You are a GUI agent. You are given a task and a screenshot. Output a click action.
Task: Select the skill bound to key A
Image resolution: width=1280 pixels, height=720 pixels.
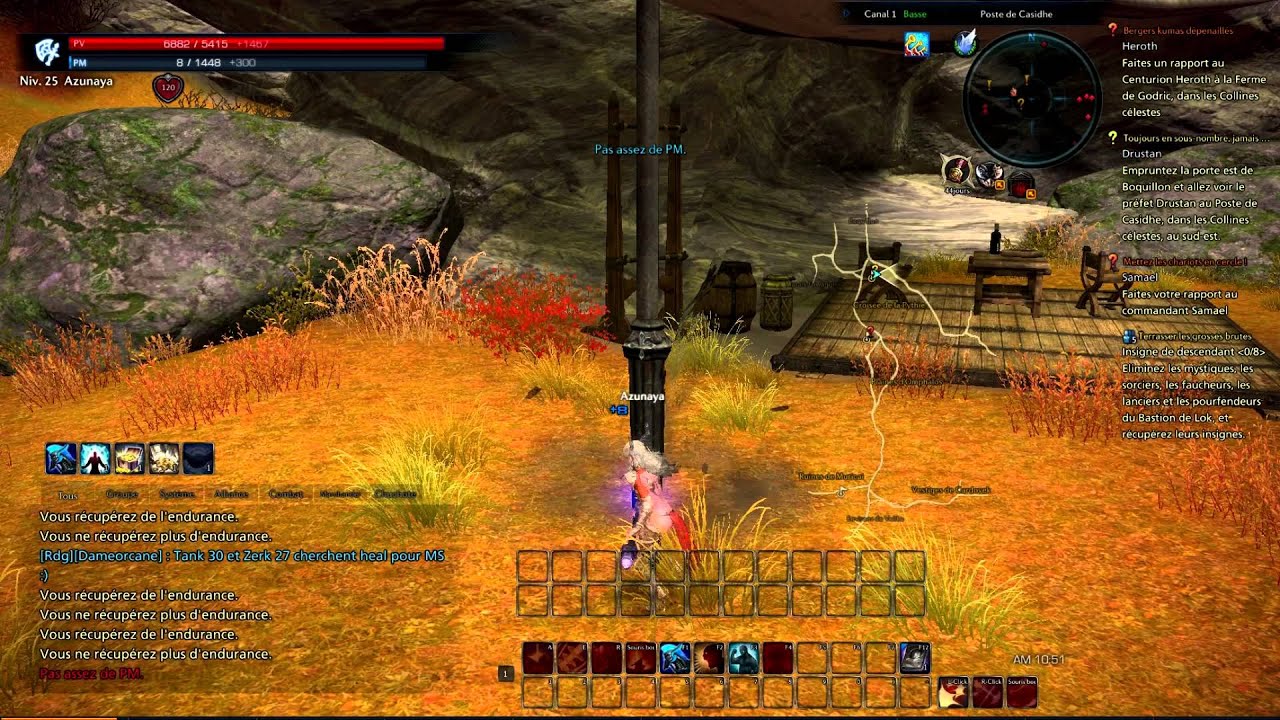click(x=538, y=657)
